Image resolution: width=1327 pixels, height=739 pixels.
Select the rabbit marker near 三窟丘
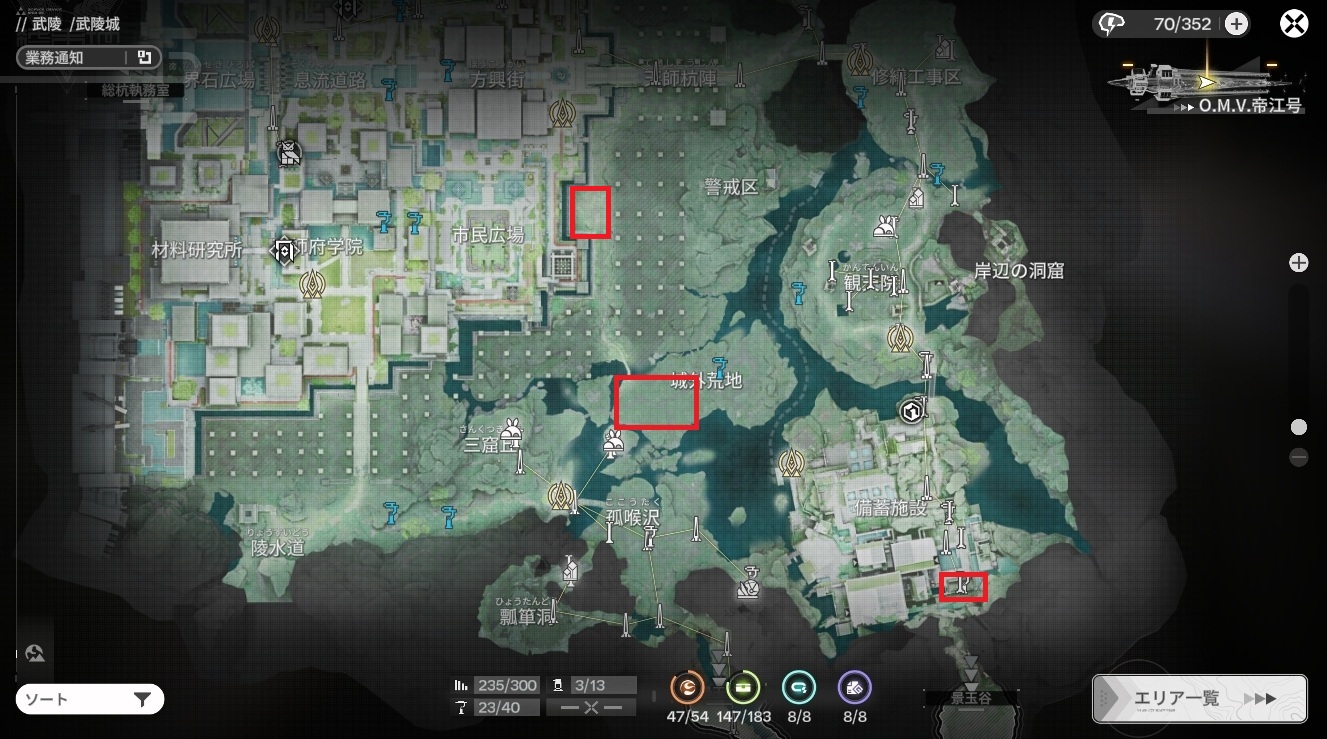click(x=513, y=428)
